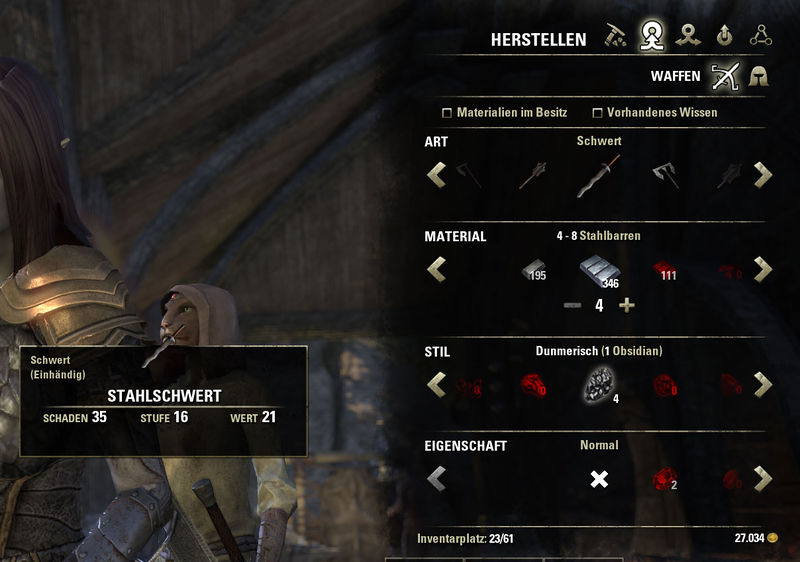Viewport: 800px width, 562px height.
Task: Switch to the research tab with triangle nodes
Action: tap(762, 38)
